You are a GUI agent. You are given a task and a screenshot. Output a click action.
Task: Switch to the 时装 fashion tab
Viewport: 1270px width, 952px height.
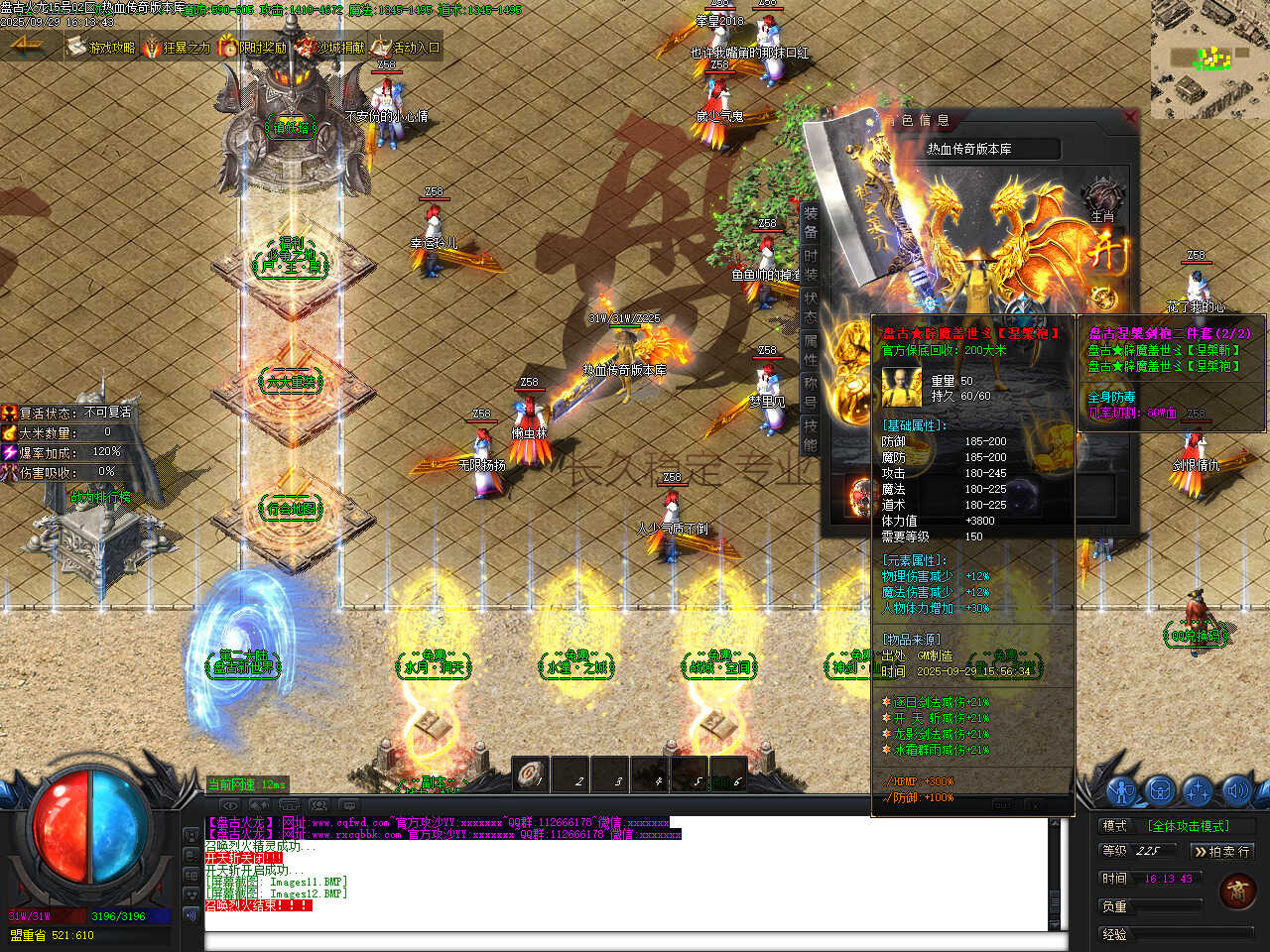(x=811, y=266)
